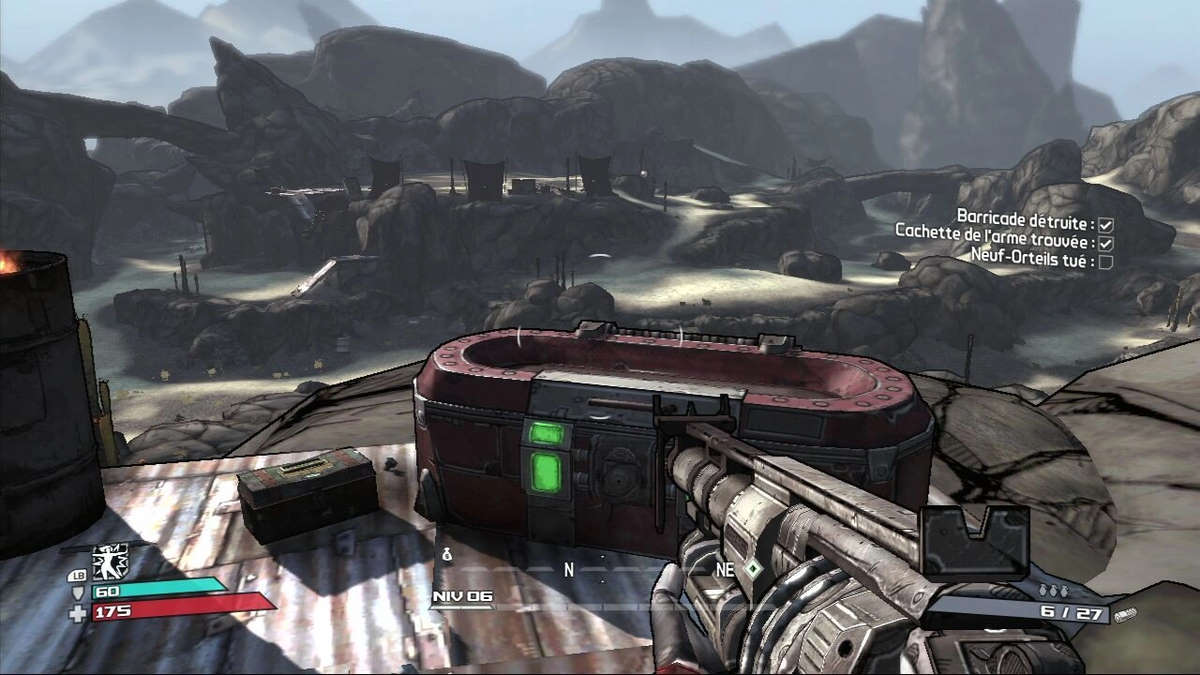The width and height of the screenshot is (1200, 675).
Task: Toggle the unchecked Neuf-Orteils tué objective box
Action: 1106,261
